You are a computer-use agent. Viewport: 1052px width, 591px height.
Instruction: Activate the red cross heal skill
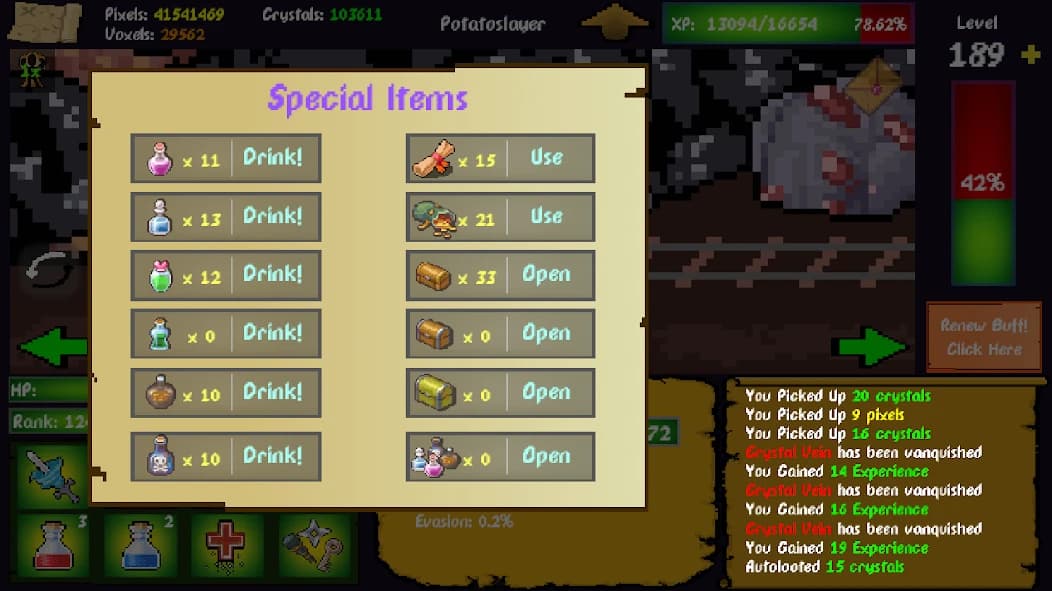[228, 545]
